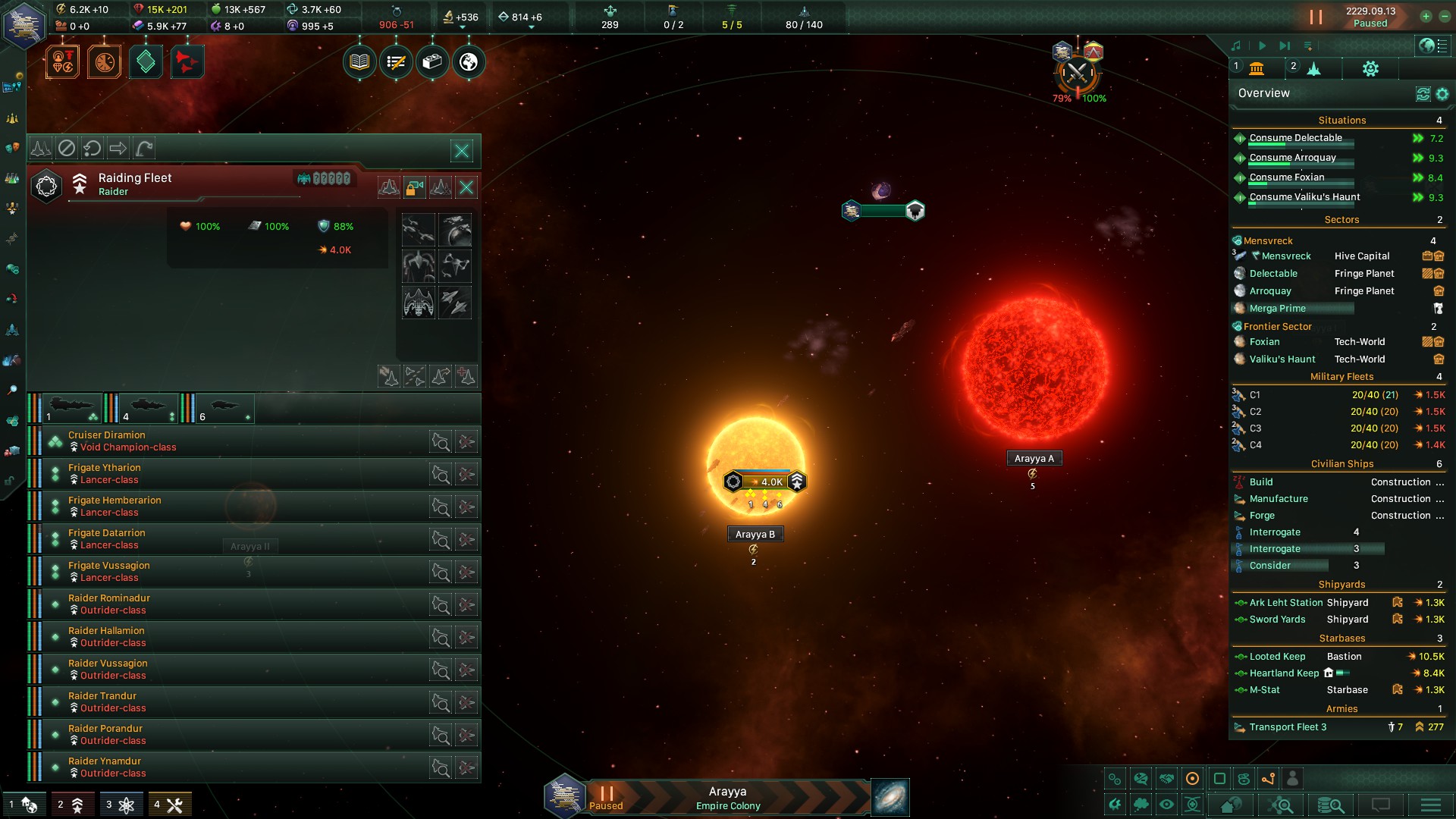Select Looted Keep bastion starbase
This screenshot has width=1456, height=819.
click(1278, 657)
